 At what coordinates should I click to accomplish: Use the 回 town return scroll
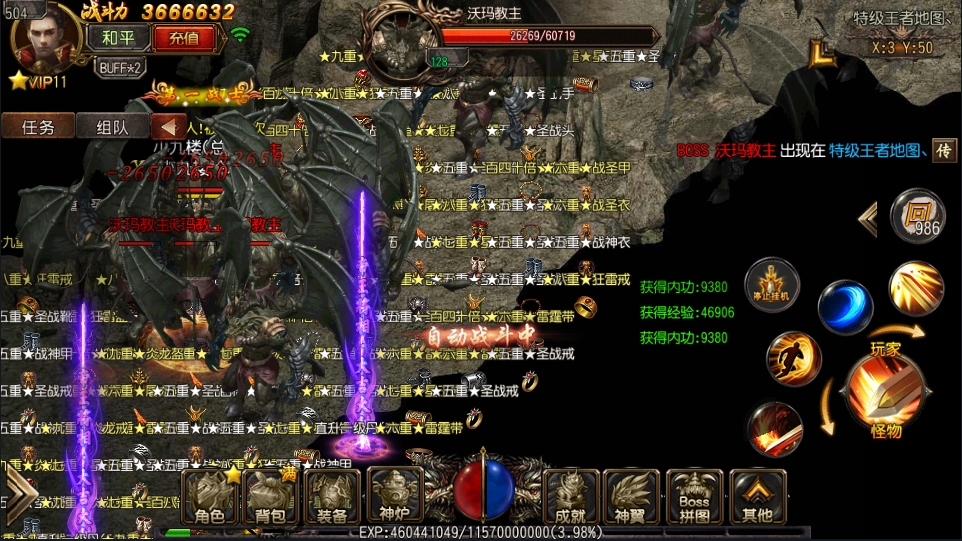(x=916, y=216)
